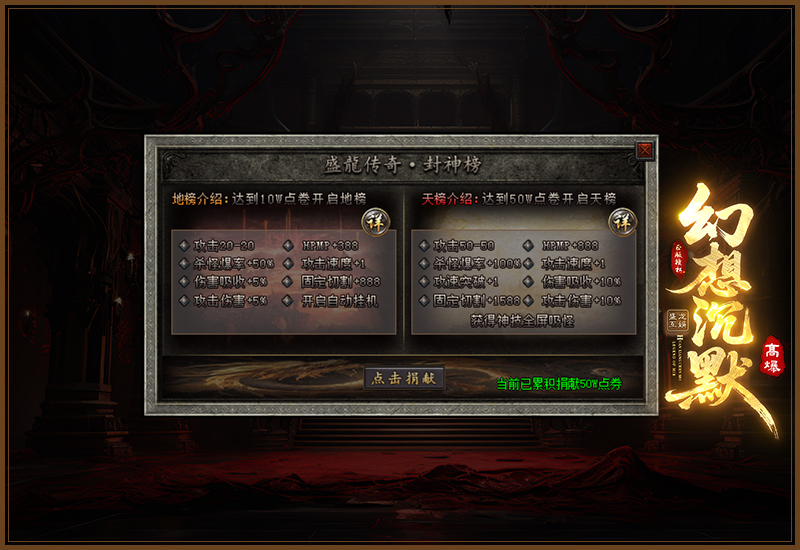800x550 pixels.
Task: Close the 封神榜 window
Action: (645, 150)
